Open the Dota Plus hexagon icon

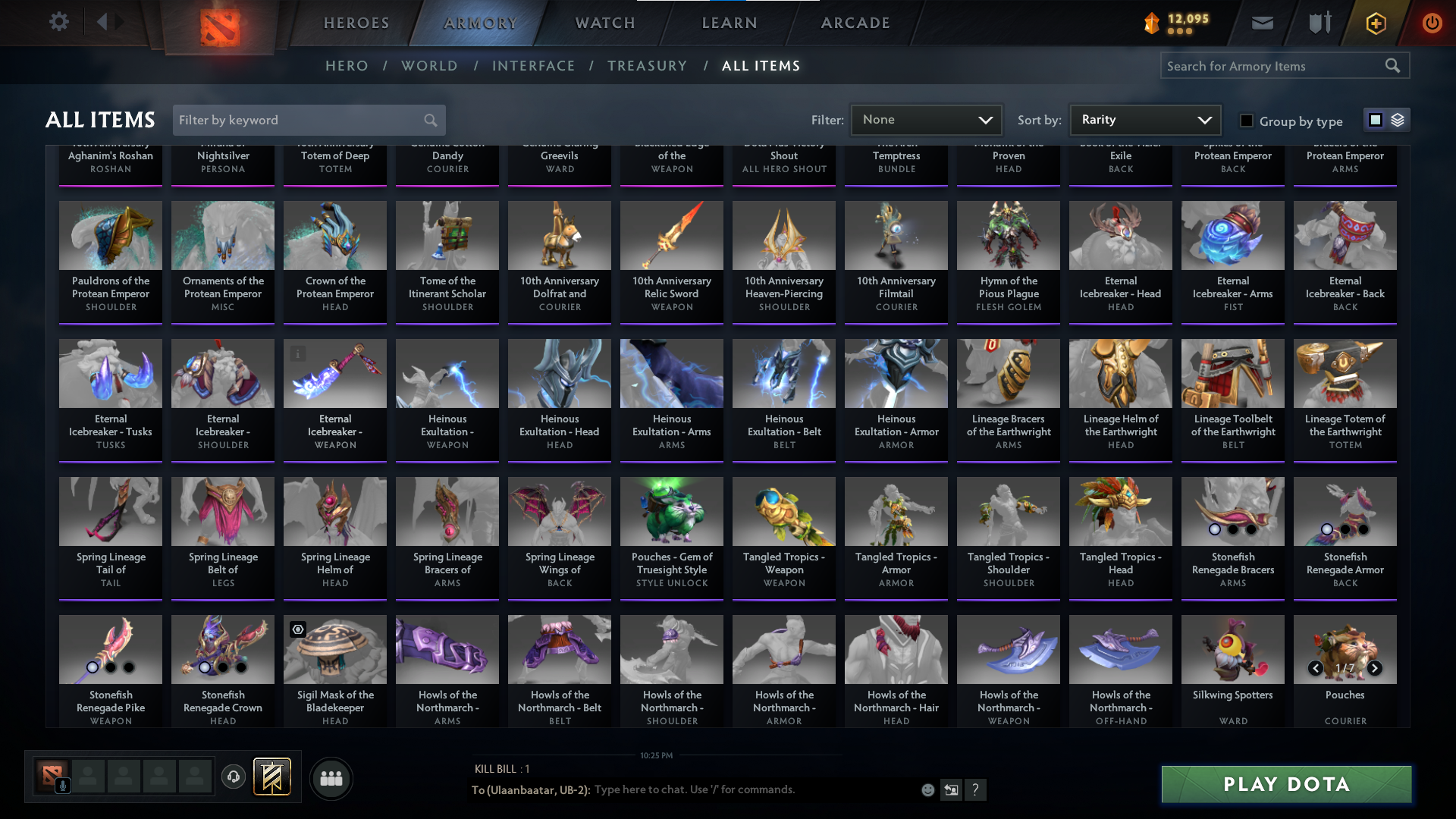1375,23
